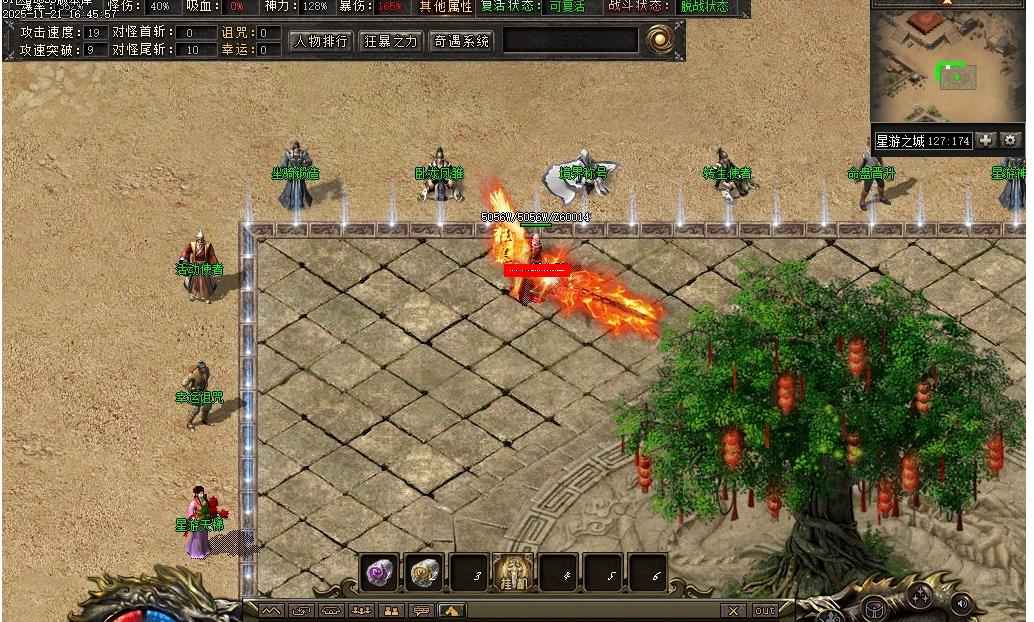Click the plus button below the minimap
Screen dimensions: 1034x622
click(986, 140)
